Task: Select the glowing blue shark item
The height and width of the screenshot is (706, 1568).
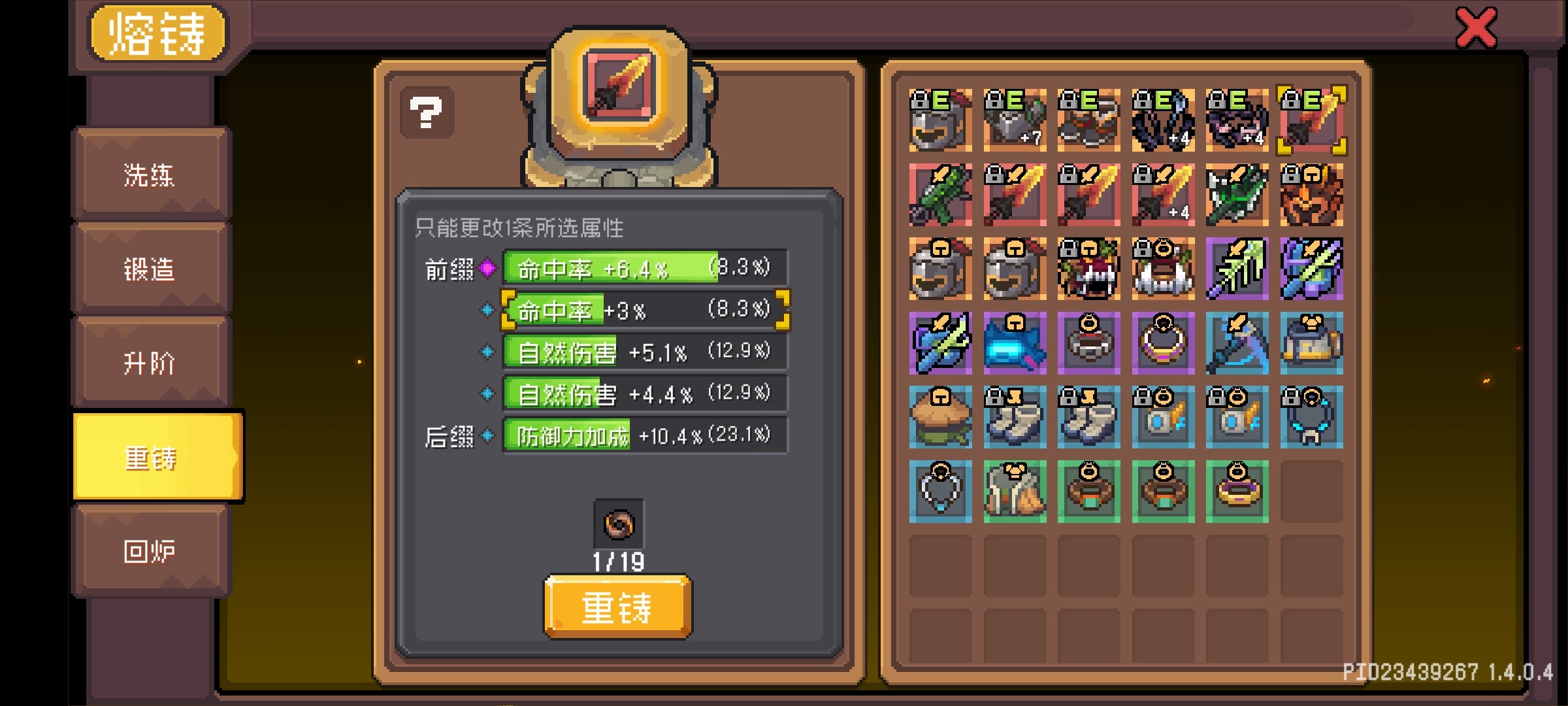Action: point(1015,343)
